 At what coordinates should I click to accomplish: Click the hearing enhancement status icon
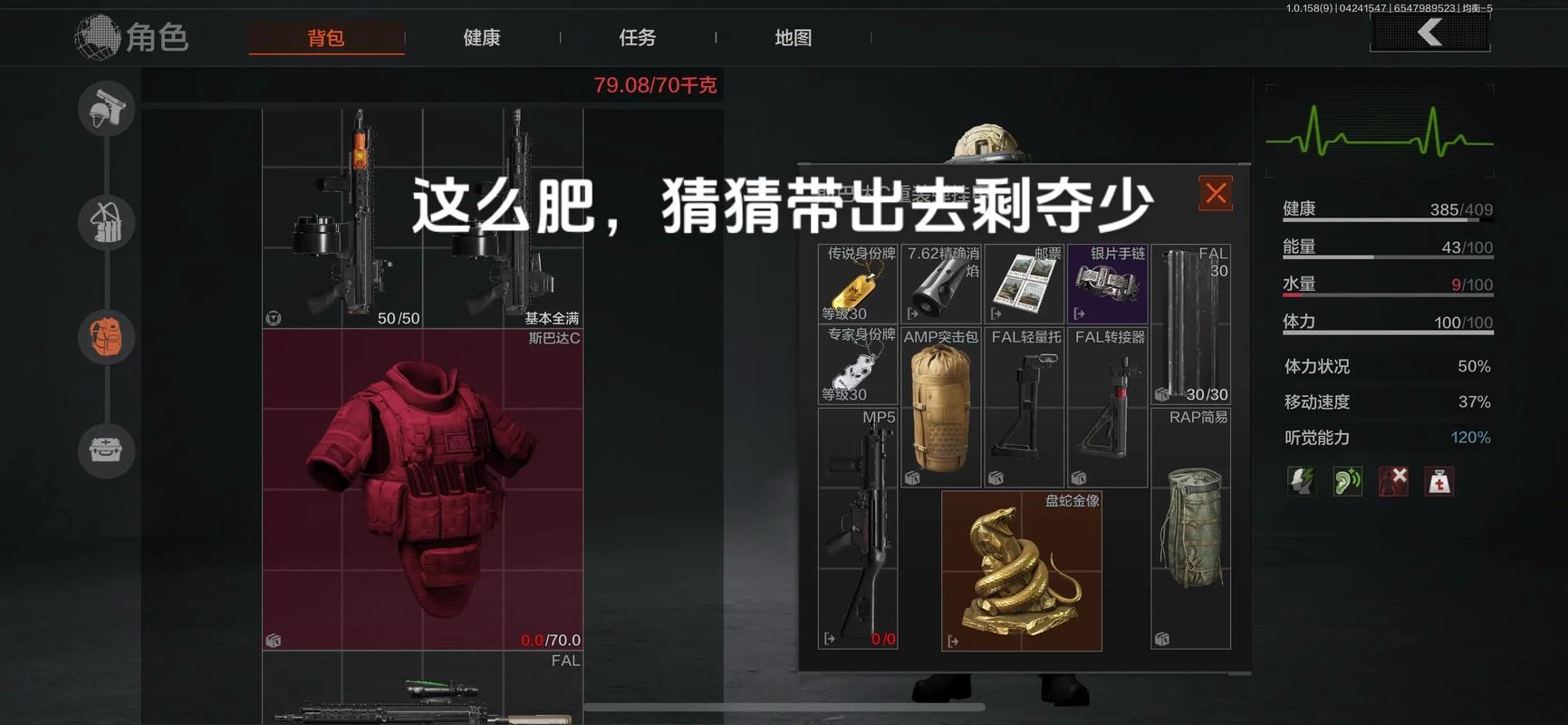point(1347,481)
